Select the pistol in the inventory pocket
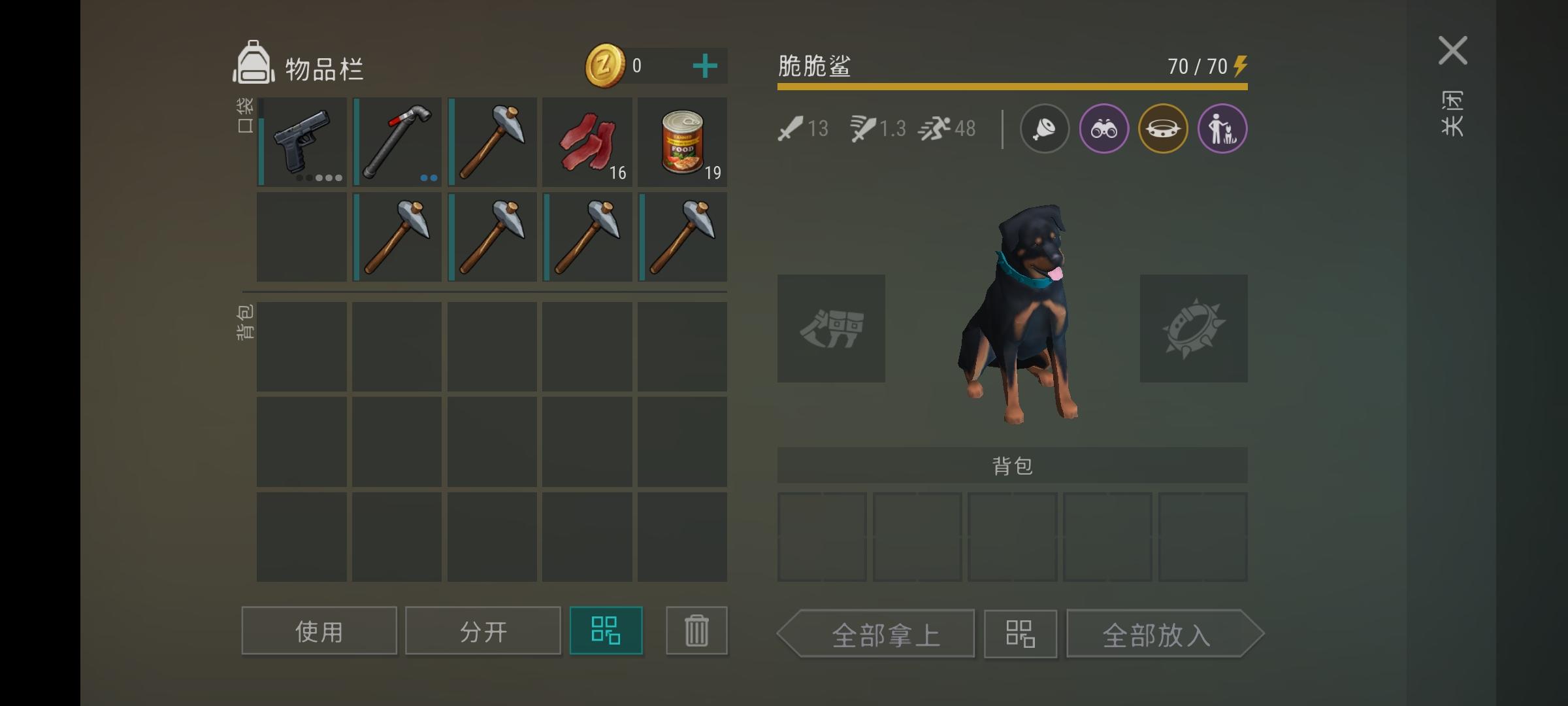This screenshot has width=1568, height=706. [301, 141]
